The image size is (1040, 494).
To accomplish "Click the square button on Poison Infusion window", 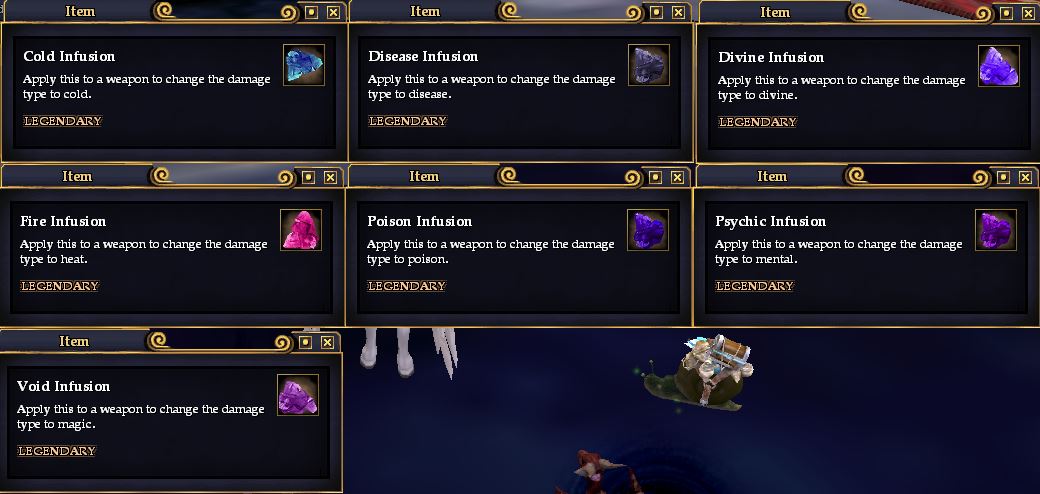I will 654,177.
